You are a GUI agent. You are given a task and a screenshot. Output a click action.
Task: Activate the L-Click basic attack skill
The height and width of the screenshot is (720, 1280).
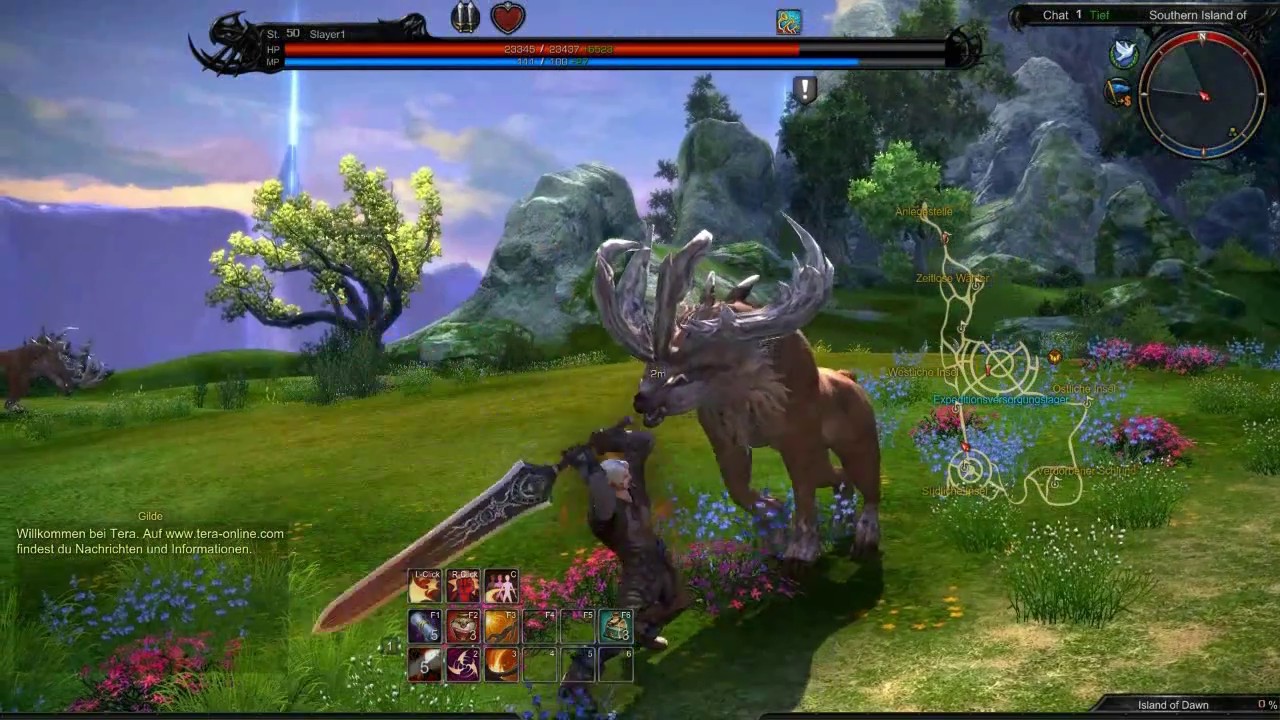coord(424,587)
